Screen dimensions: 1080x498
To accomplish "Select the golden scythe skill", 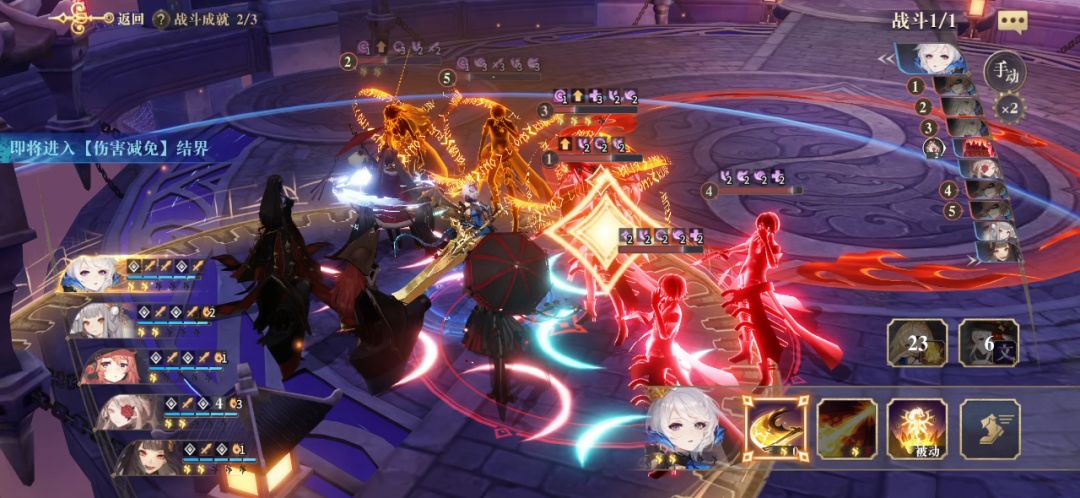I will click(775, 428).
